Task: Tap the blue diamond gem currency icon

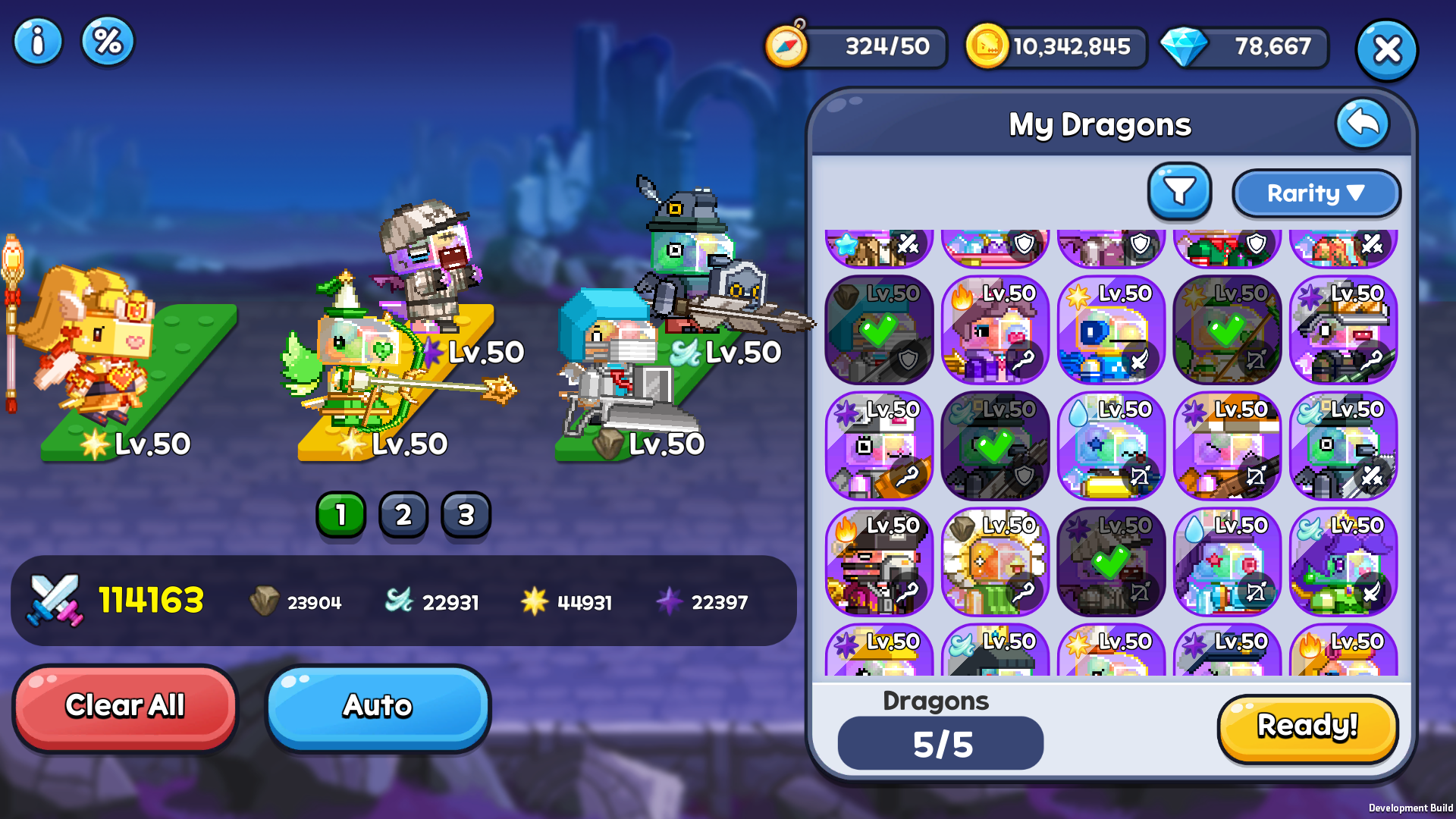Action: [1184, 47]
